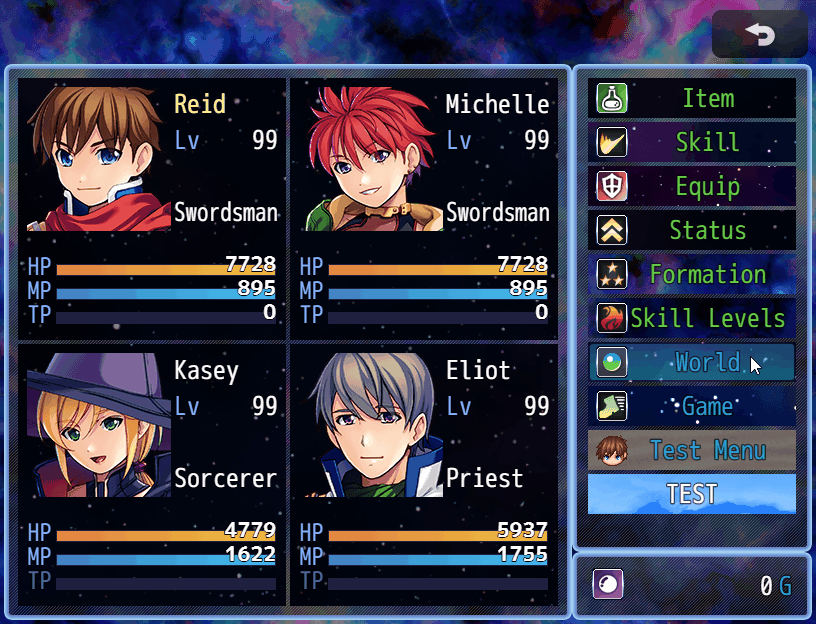Select the Skill command
The image size is (816, 624).
pos(692,143)
